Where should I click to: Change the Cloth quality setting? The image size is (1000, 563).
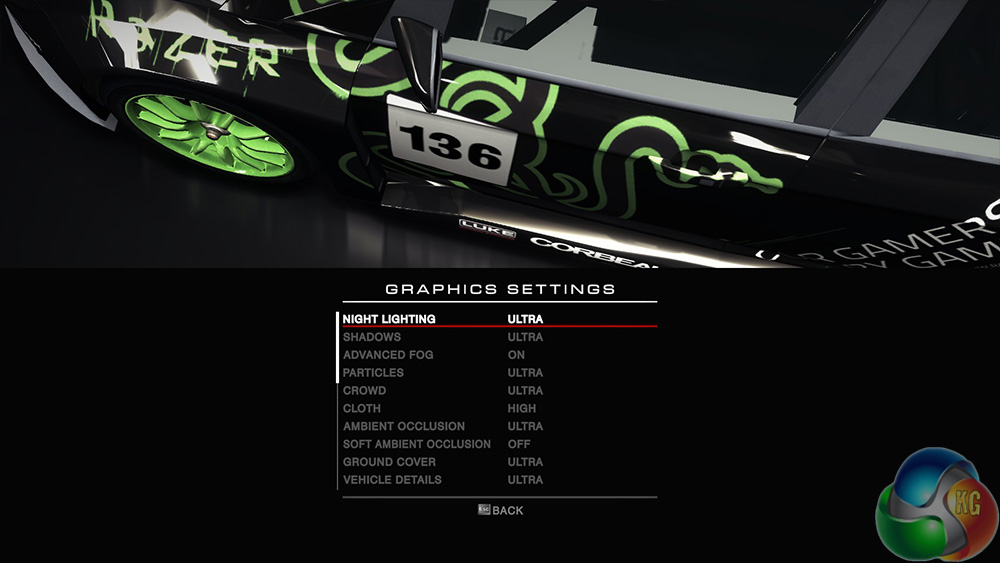[x=362, y=409]
